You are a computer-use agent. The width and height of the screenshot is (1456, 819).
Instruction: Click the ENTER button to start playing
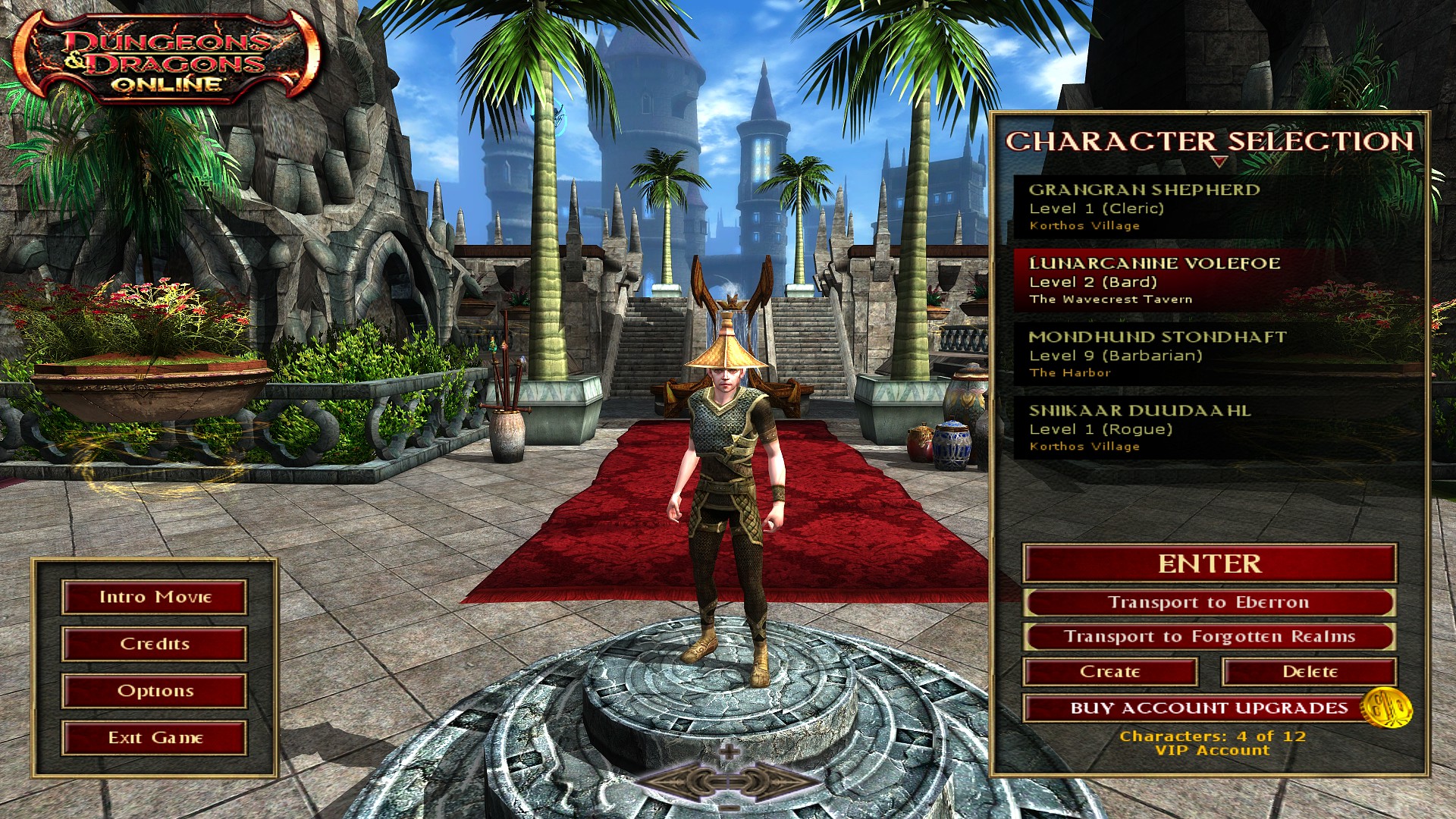[x=1210, y=563]
